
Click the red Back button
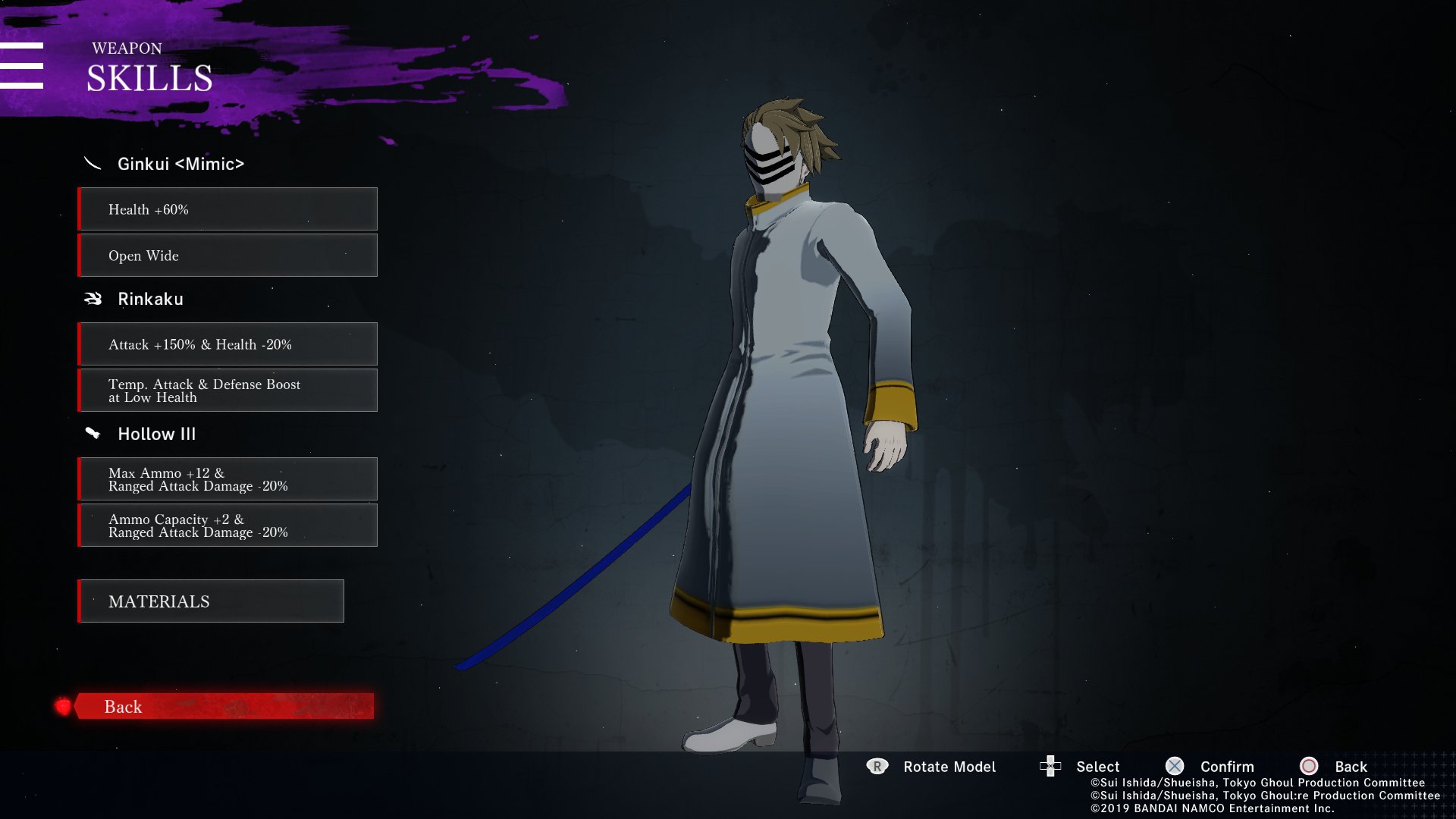pyautogui.click(x=224, y=706)
